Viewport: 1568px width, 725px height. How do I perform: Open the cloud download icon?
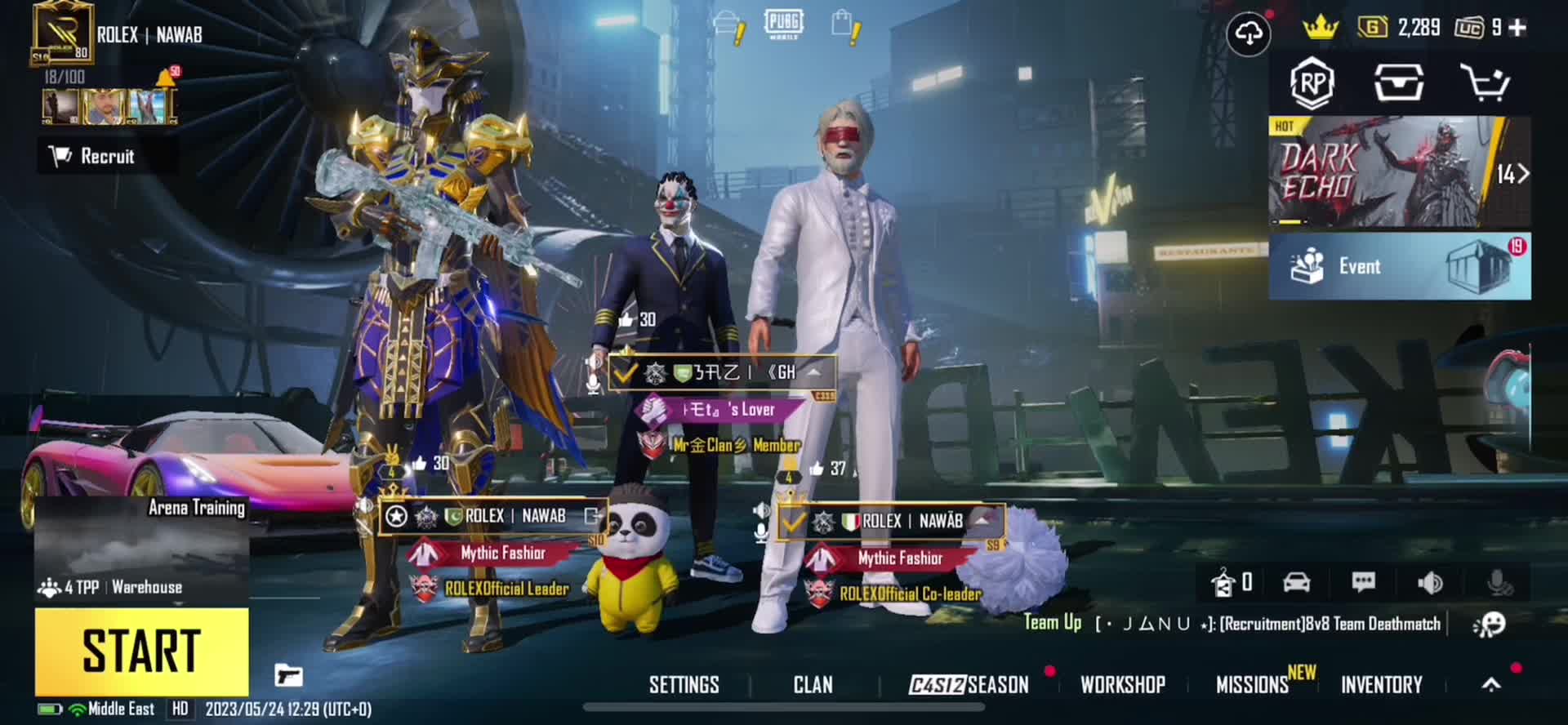(x=1248, y=33)
